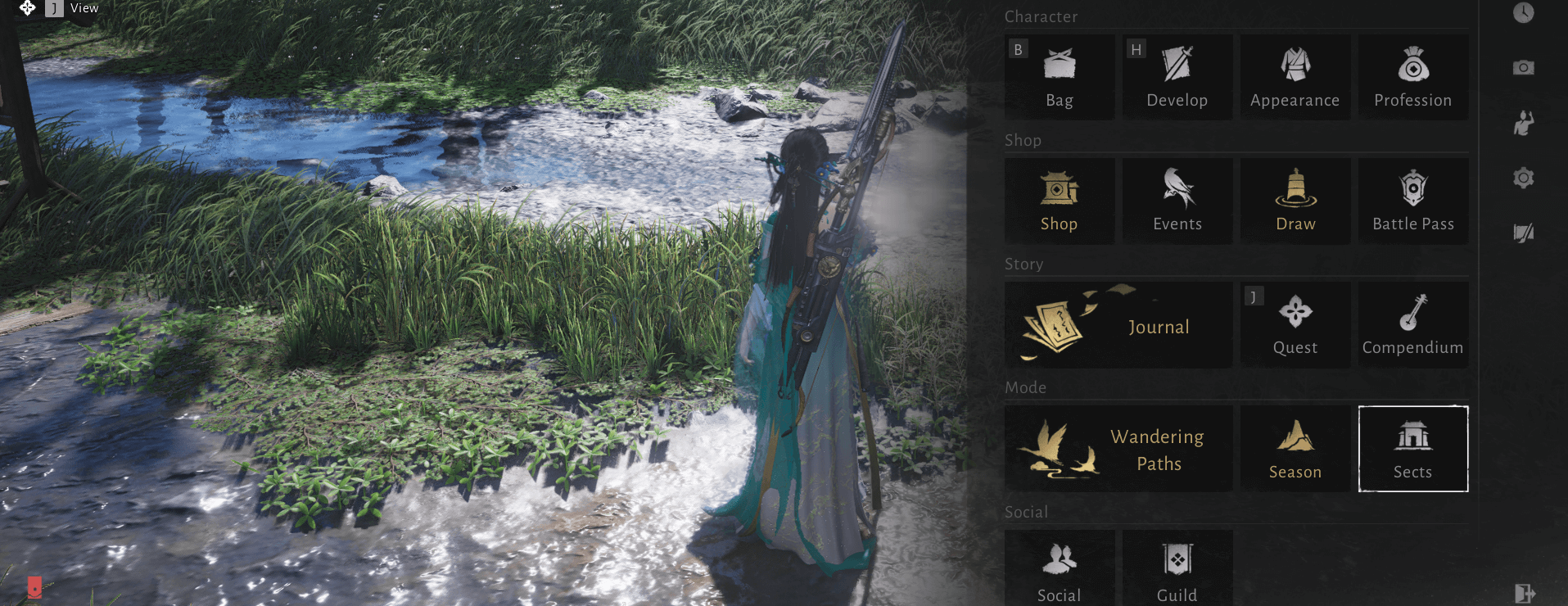Click the exit door icon
Screen dimensions: 1568x606
coord(1524,593)
